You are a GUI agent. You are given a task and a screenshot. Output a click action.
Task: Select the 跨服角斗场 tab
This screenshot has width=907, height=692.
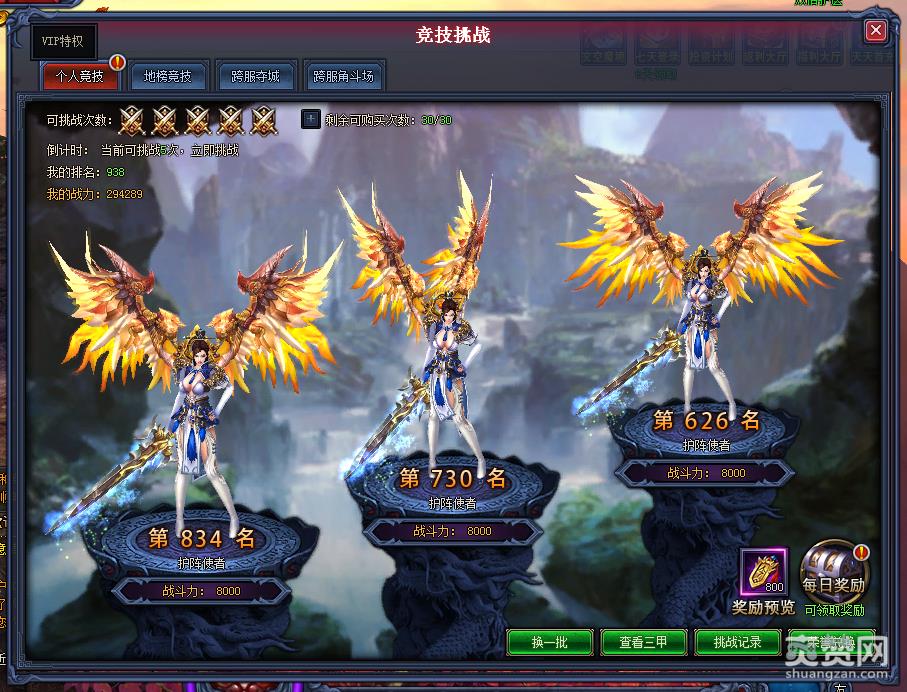[x=343, y=76]
